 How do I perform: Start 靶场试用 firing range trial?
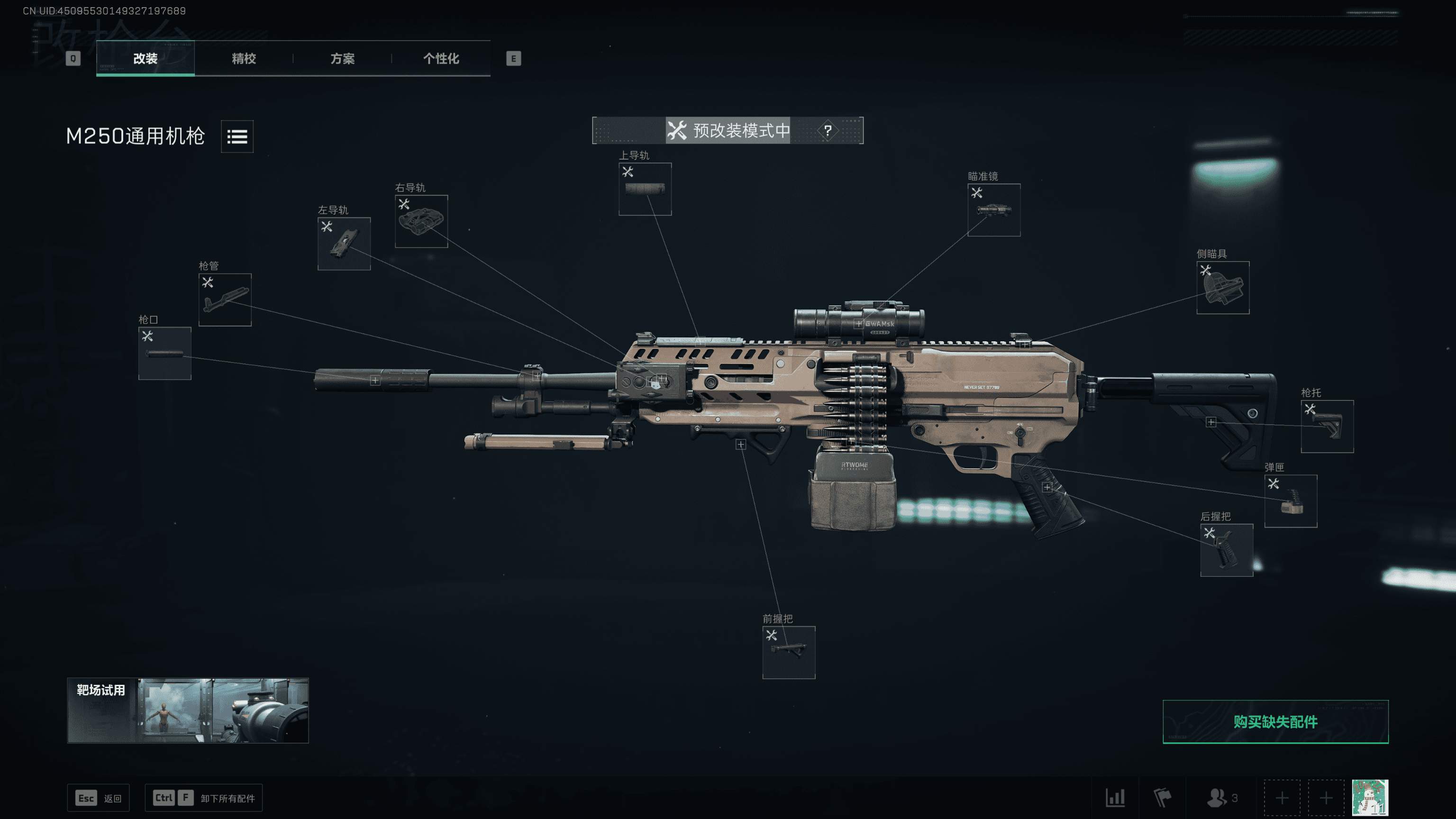[x=188, y=710]
